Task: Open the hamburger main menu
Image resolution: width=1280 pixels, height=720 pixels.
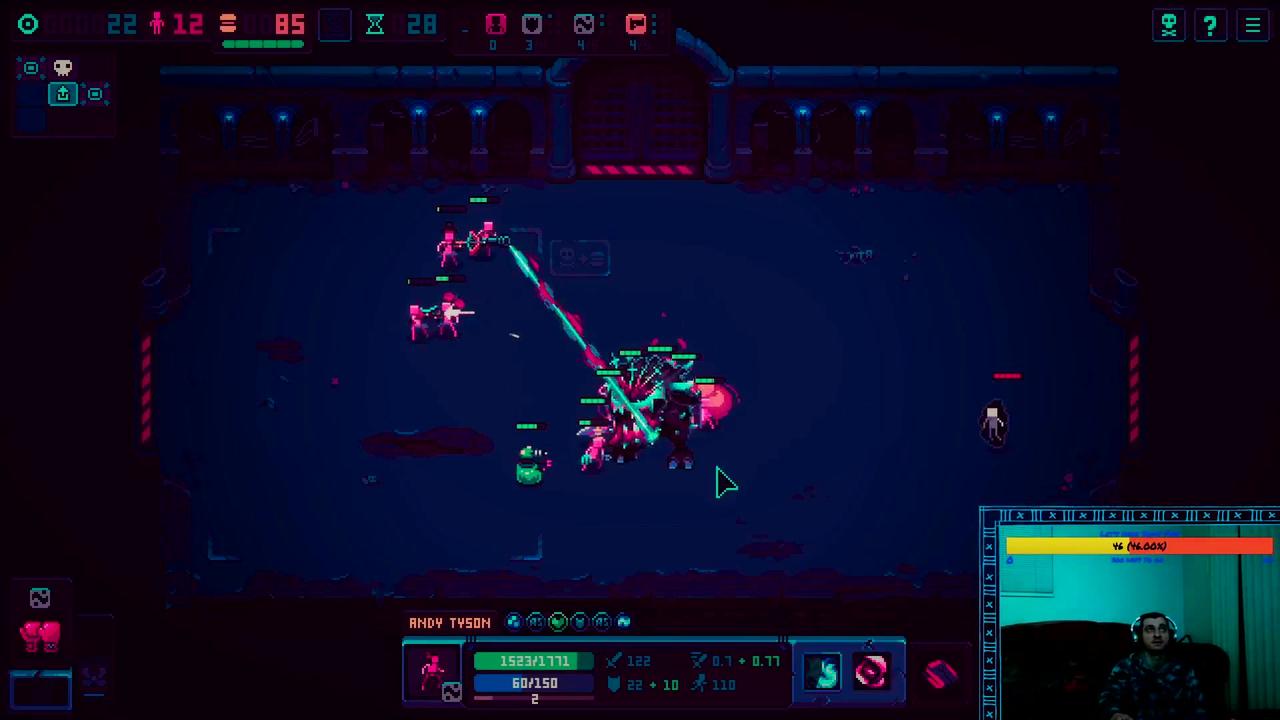Action: click(1252, 25)
